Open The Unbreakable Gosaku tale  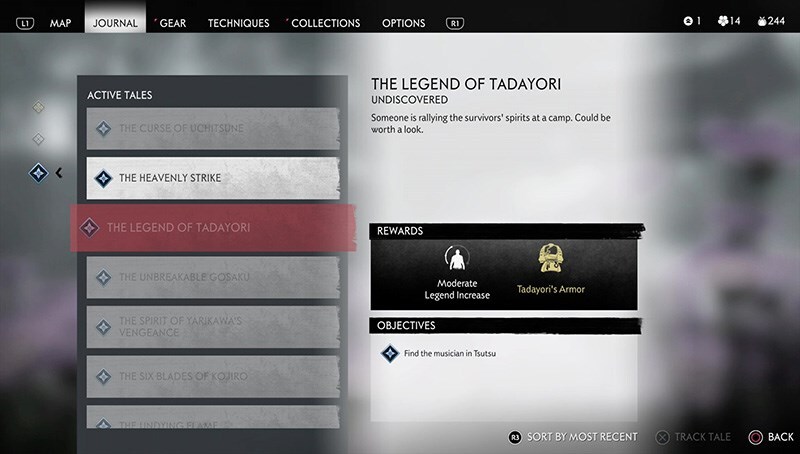pyautogui.click(x=213, y=277)
